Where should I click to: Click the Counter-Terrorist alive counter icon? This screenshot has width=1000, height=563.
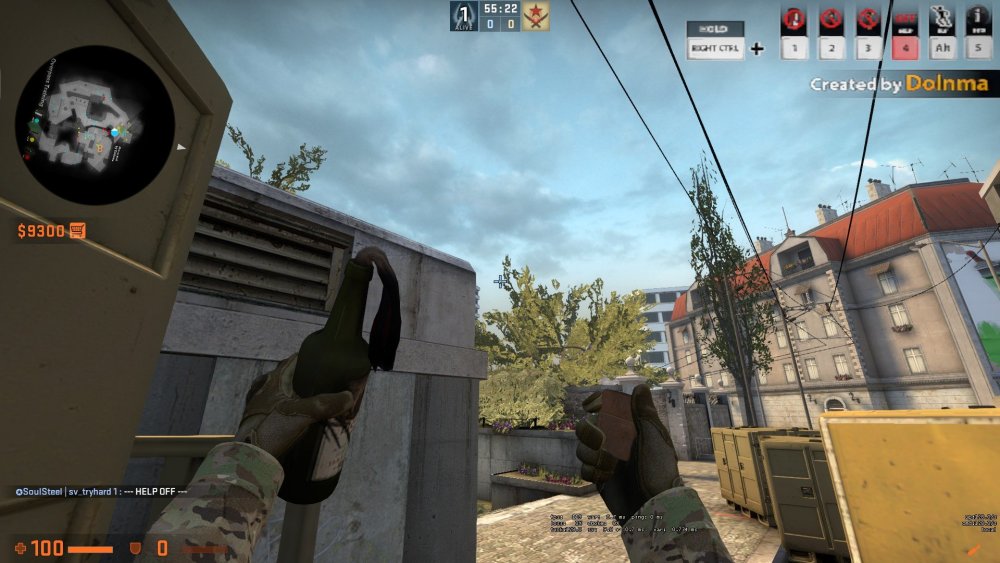point(463,16)
